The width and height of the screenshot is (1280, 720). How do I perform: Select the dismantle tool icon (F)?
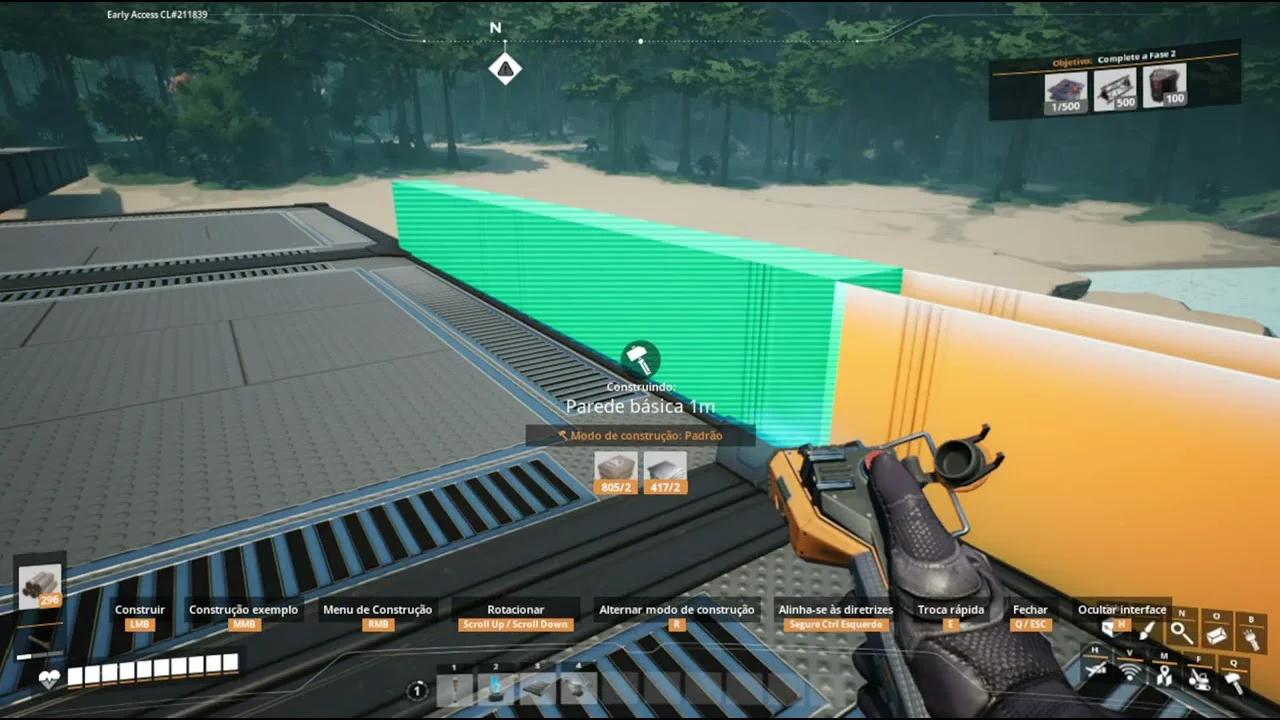(x=1200, y=680)
